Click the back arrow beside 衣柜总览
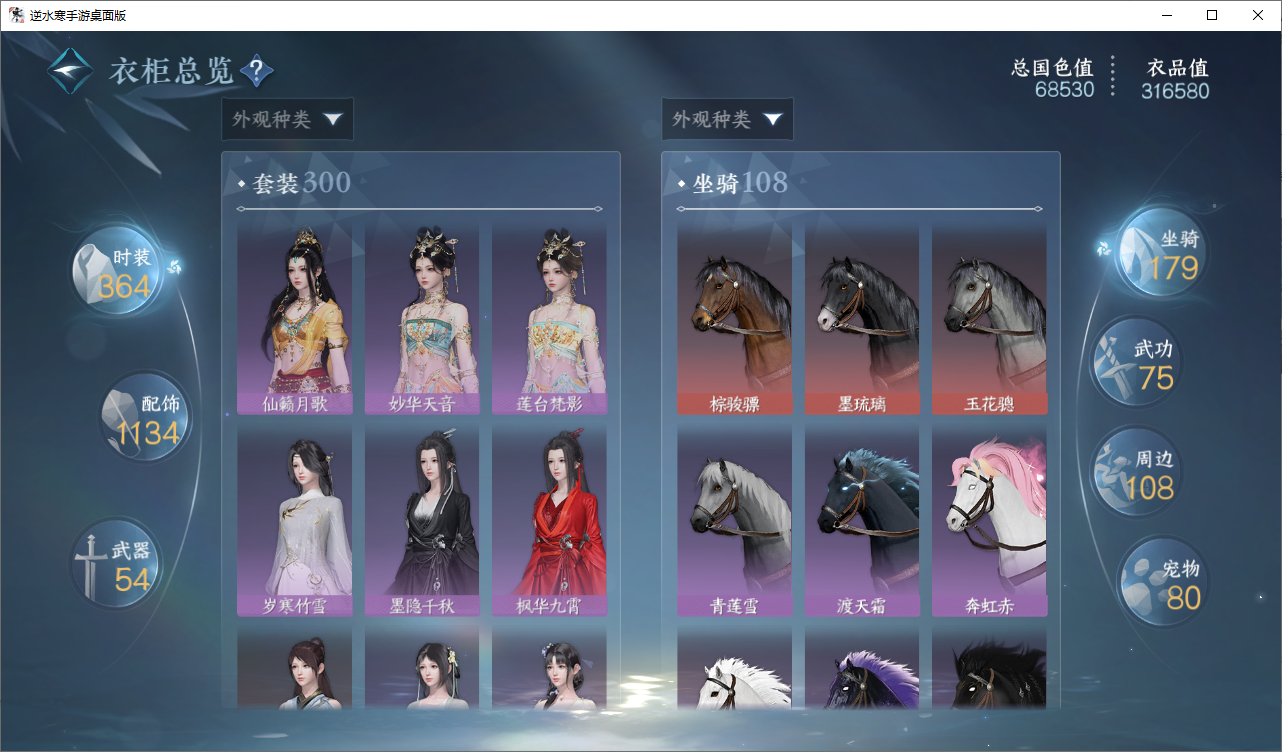Viewport: 1282px width, 752px height. (70, 71)
